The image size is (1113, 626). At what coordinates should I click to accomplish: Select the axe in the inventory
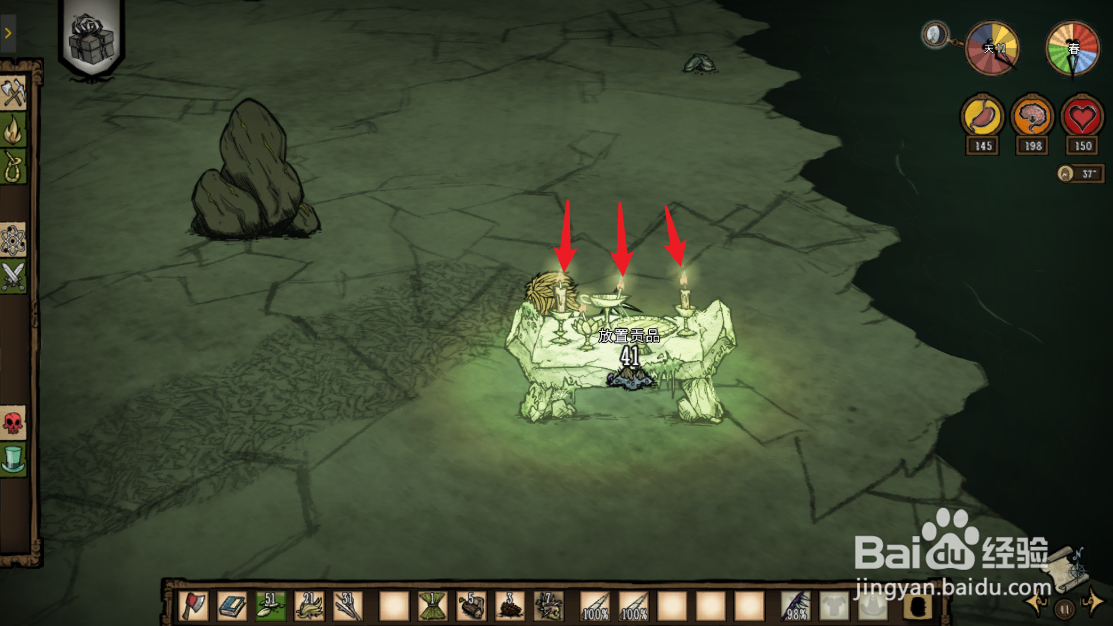point(193,605)
